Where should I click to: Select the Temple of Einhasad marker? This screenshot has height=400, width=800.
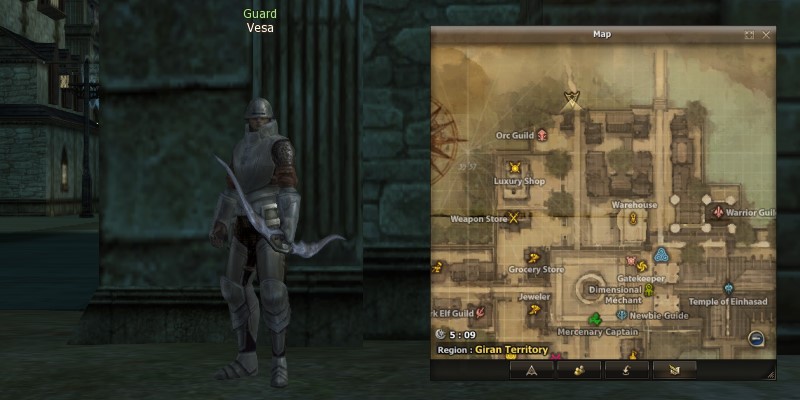[x=728, y=288]
